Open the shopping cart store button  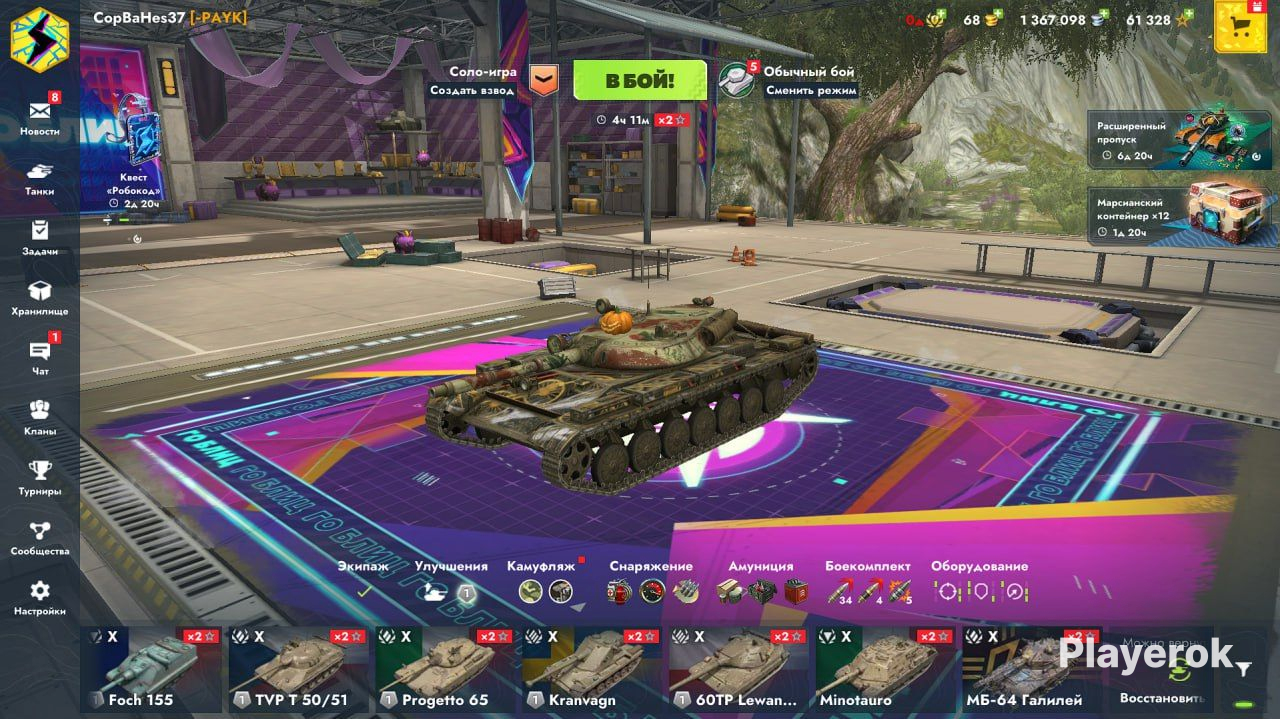click(x=1240, y=27)
